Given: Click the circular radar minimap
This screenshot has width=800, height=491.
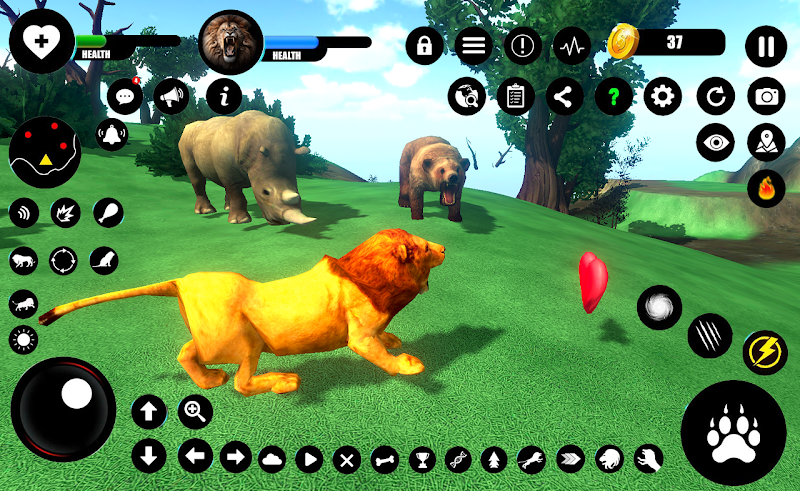Looking at the screenshot, I should pyautogui.click(x=44, y=153).
